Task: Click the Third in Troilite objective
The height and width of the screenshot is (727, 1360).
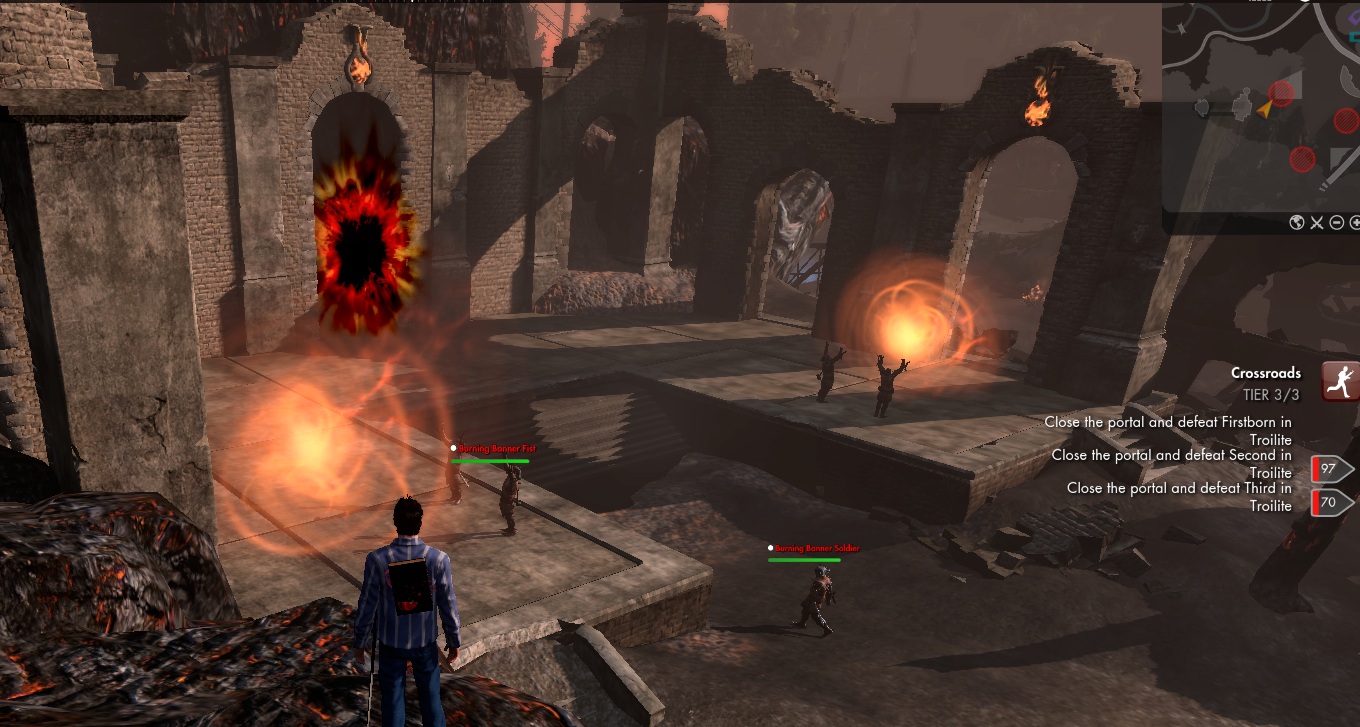Action: tap(1179, 497)
